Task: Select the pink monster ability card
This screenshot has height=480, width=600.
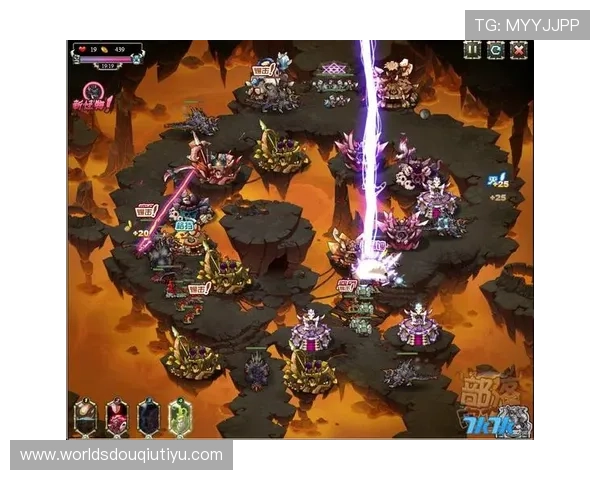Action: (118, 416)
